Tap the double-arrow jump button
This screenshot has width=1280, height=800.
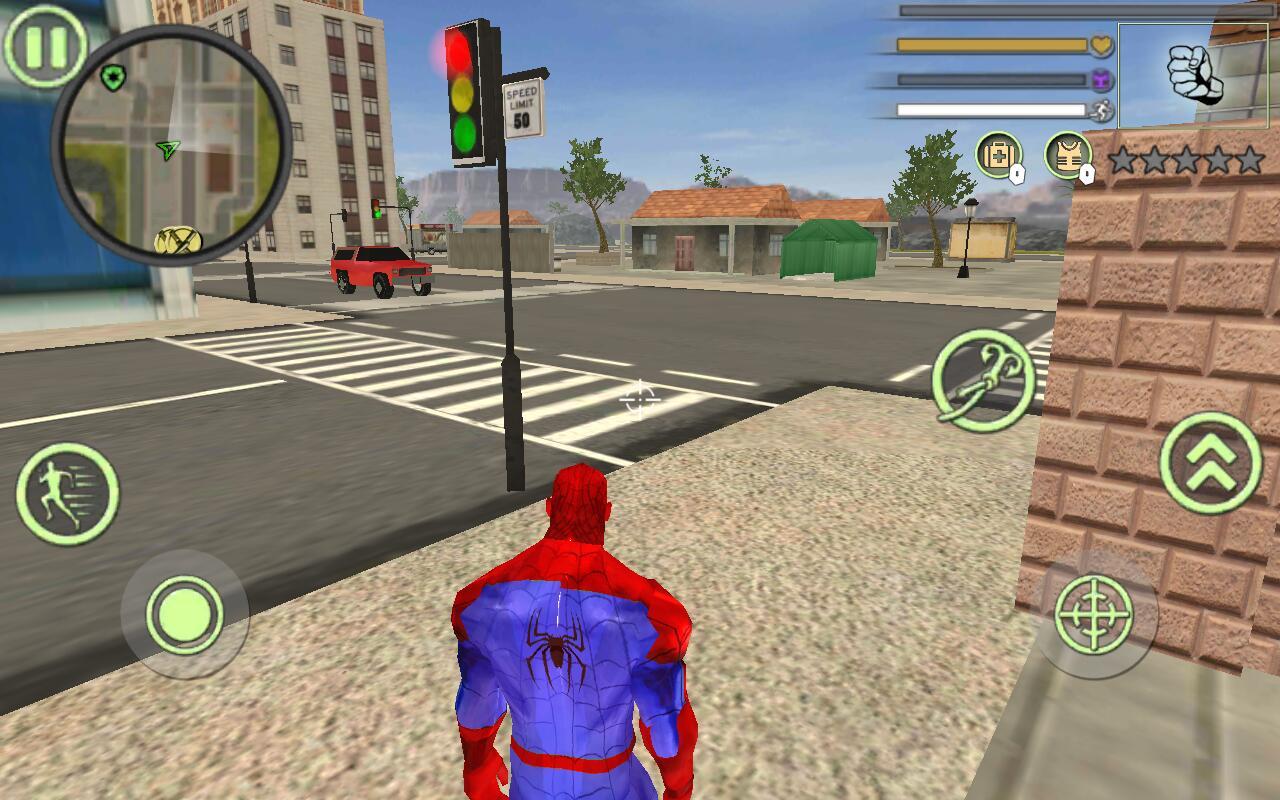pos(1211,463)
